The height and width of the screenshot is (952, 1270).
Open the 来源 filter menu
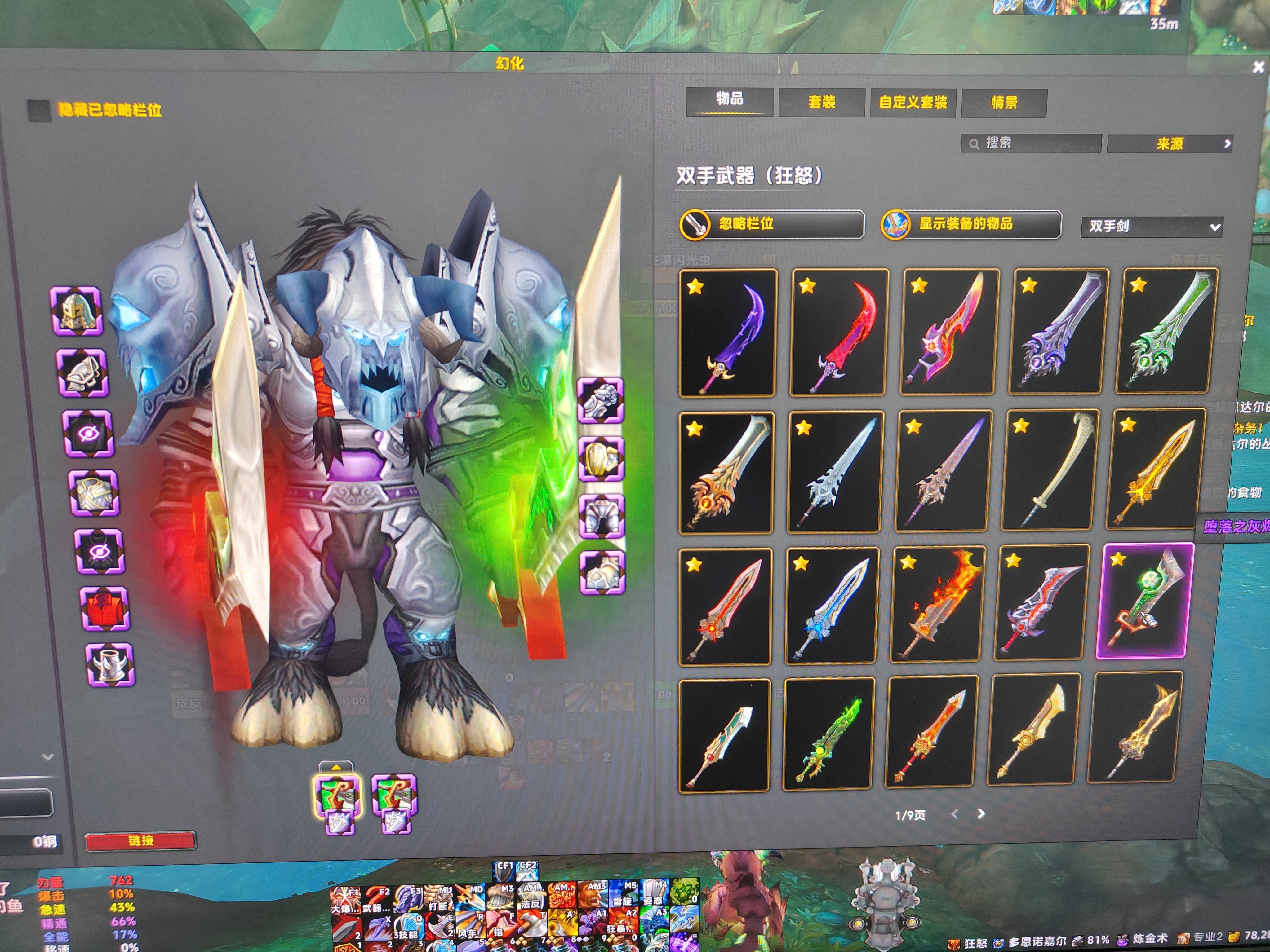(x=1169, y=144)
